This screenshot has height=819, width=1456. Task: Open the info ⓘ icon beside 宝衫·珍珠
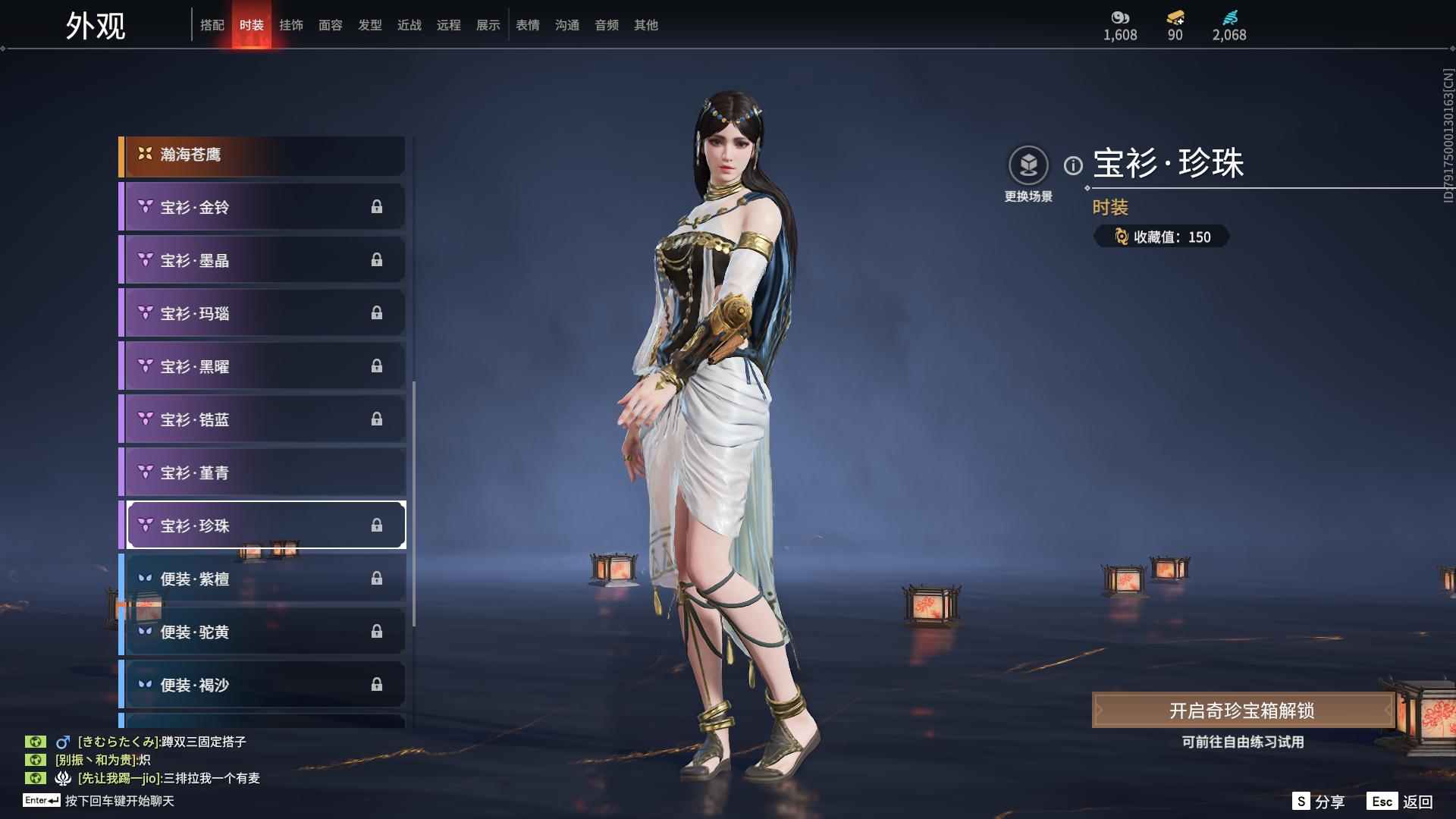1072,165
